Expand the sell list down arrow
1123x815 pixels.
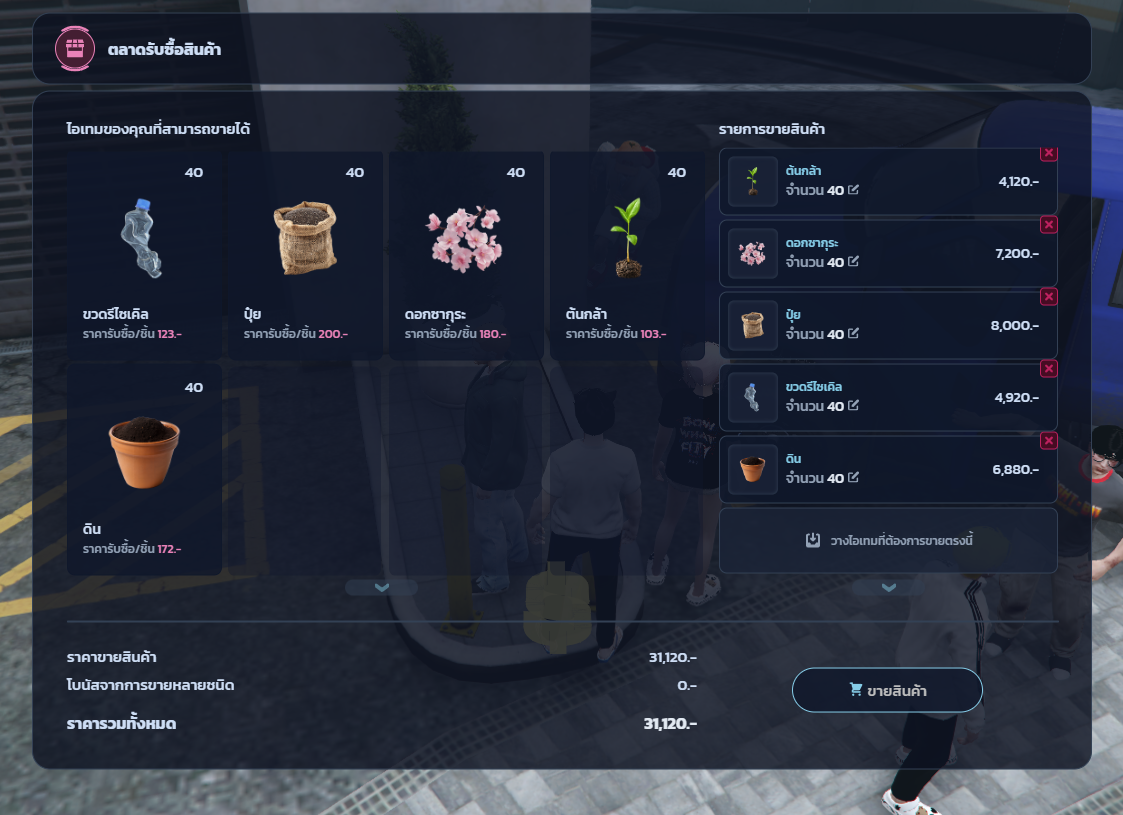(888, 588)
